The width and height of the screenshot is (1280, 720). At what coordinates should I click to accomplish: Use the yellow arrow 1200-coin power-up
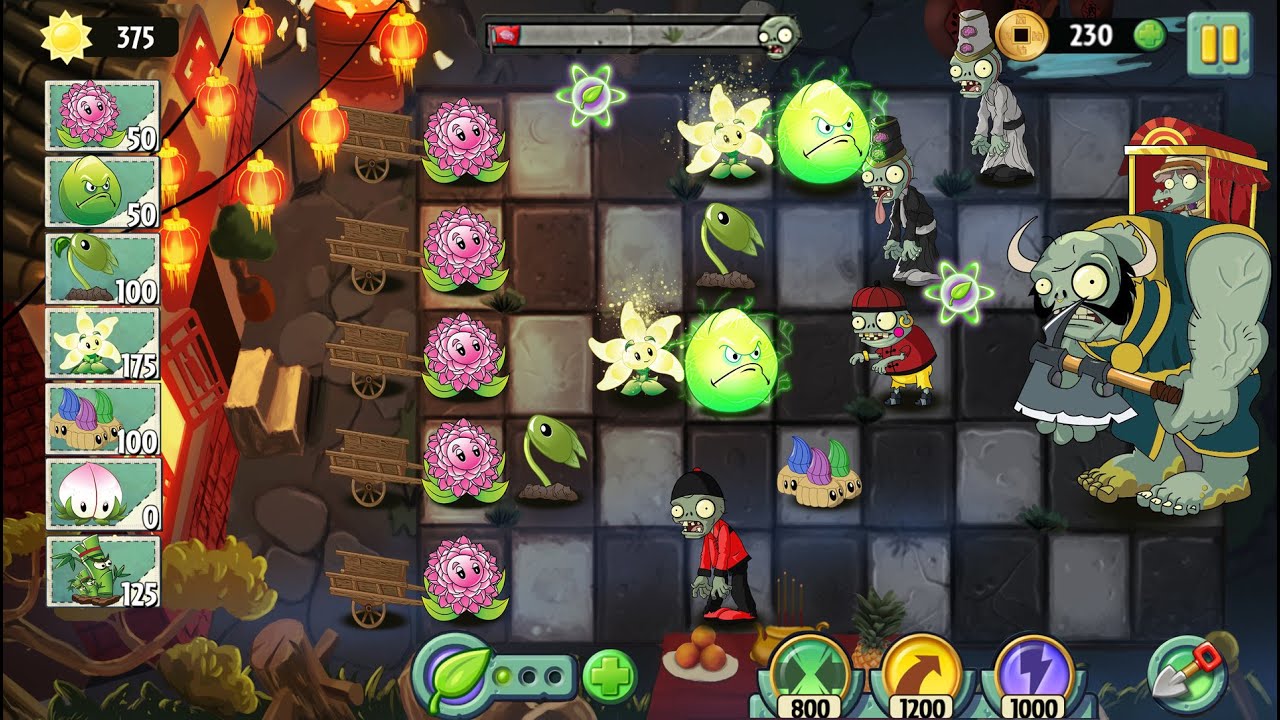[920, 670]
